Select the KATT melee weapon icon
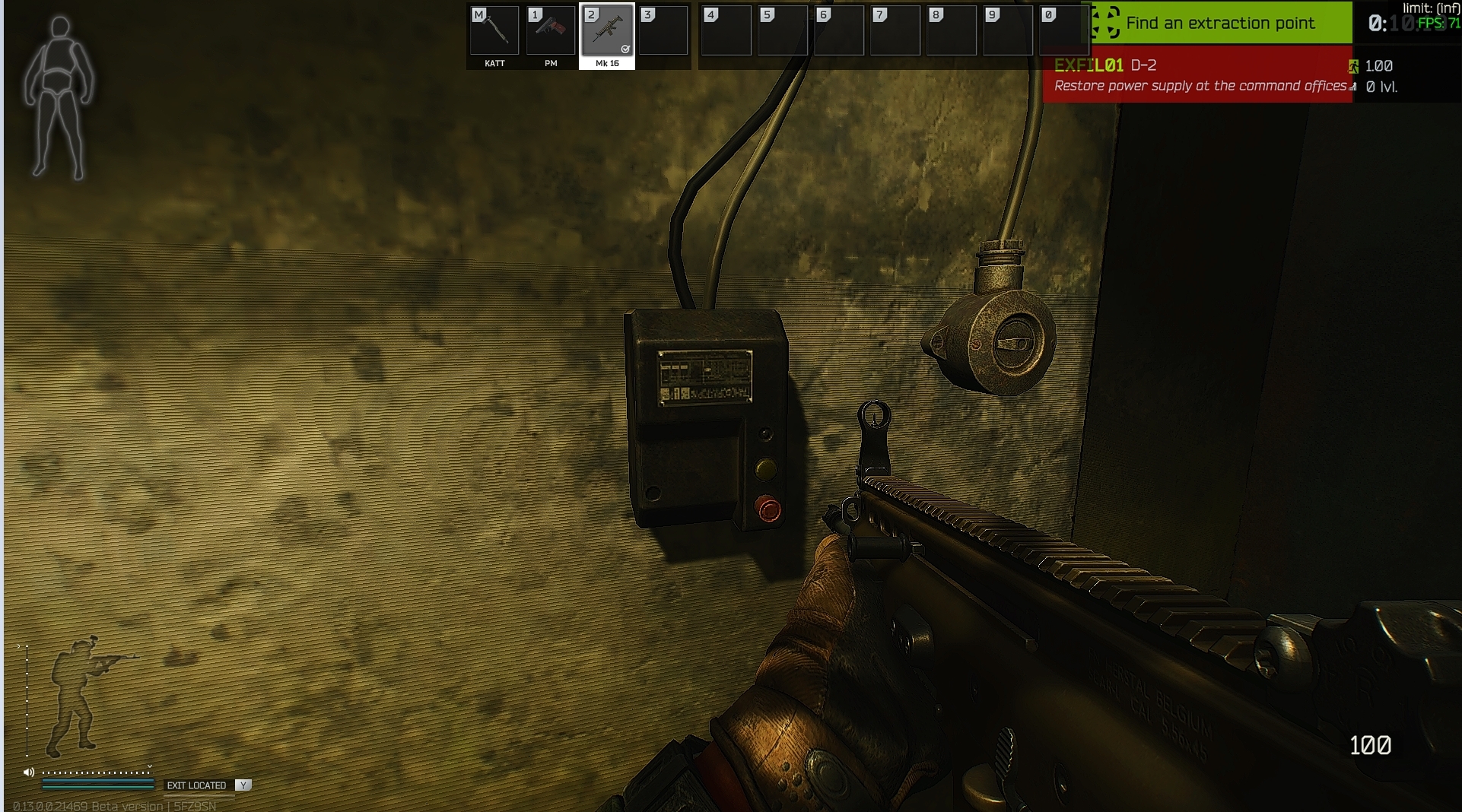This screenshot has width=1462, height=812. (x=494, y=30)
